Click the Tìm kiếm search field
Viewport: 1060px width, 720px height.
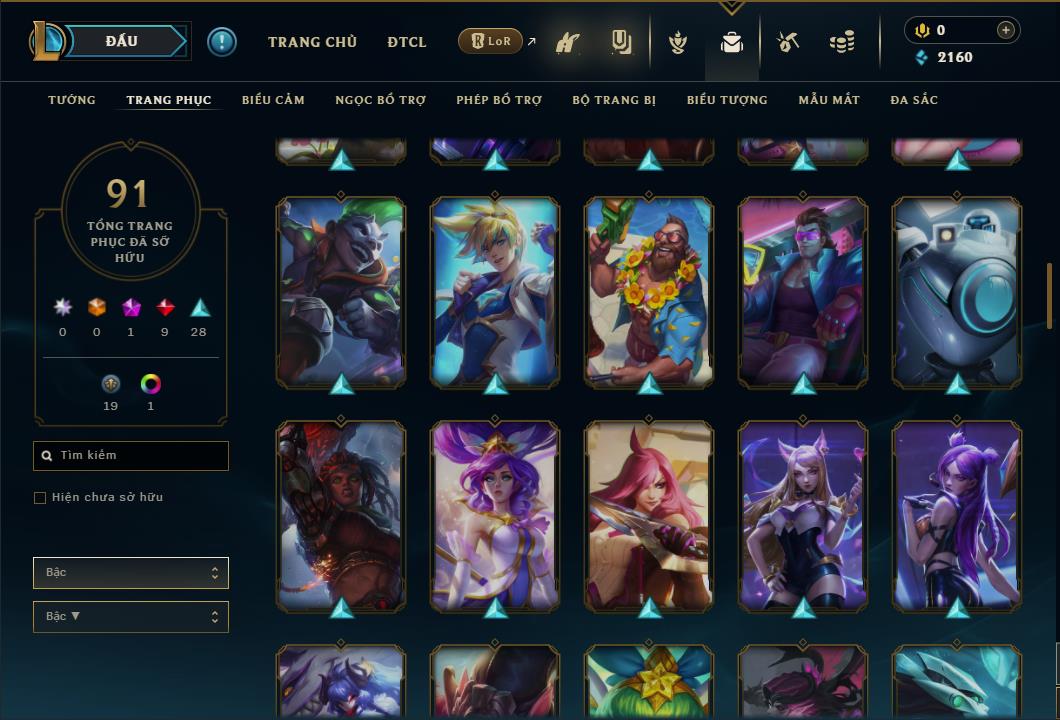tap(131, 456)
